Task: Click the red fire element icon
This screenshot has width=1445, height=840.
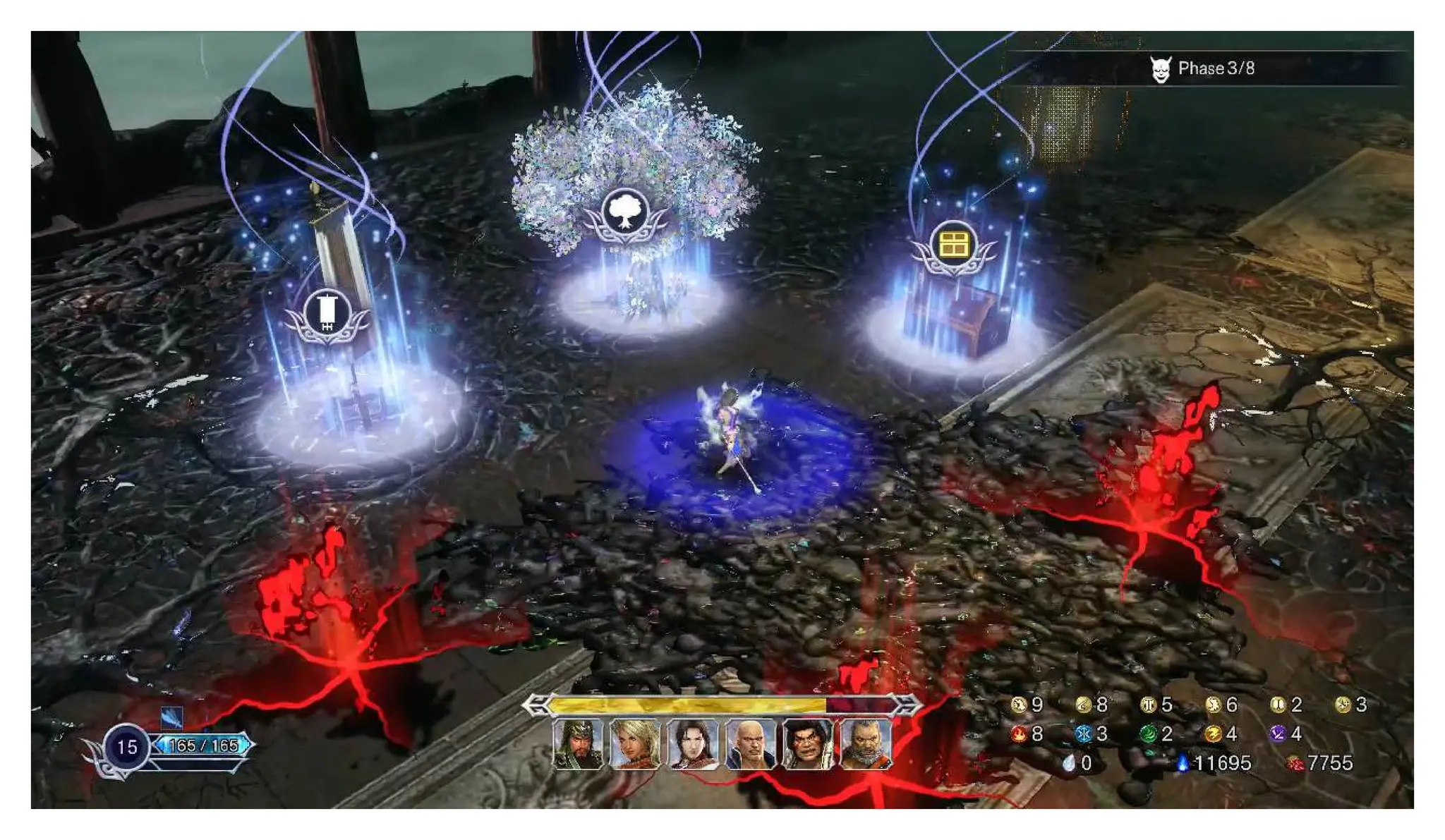Action: pyautogui.click(x=1018, y=734)
